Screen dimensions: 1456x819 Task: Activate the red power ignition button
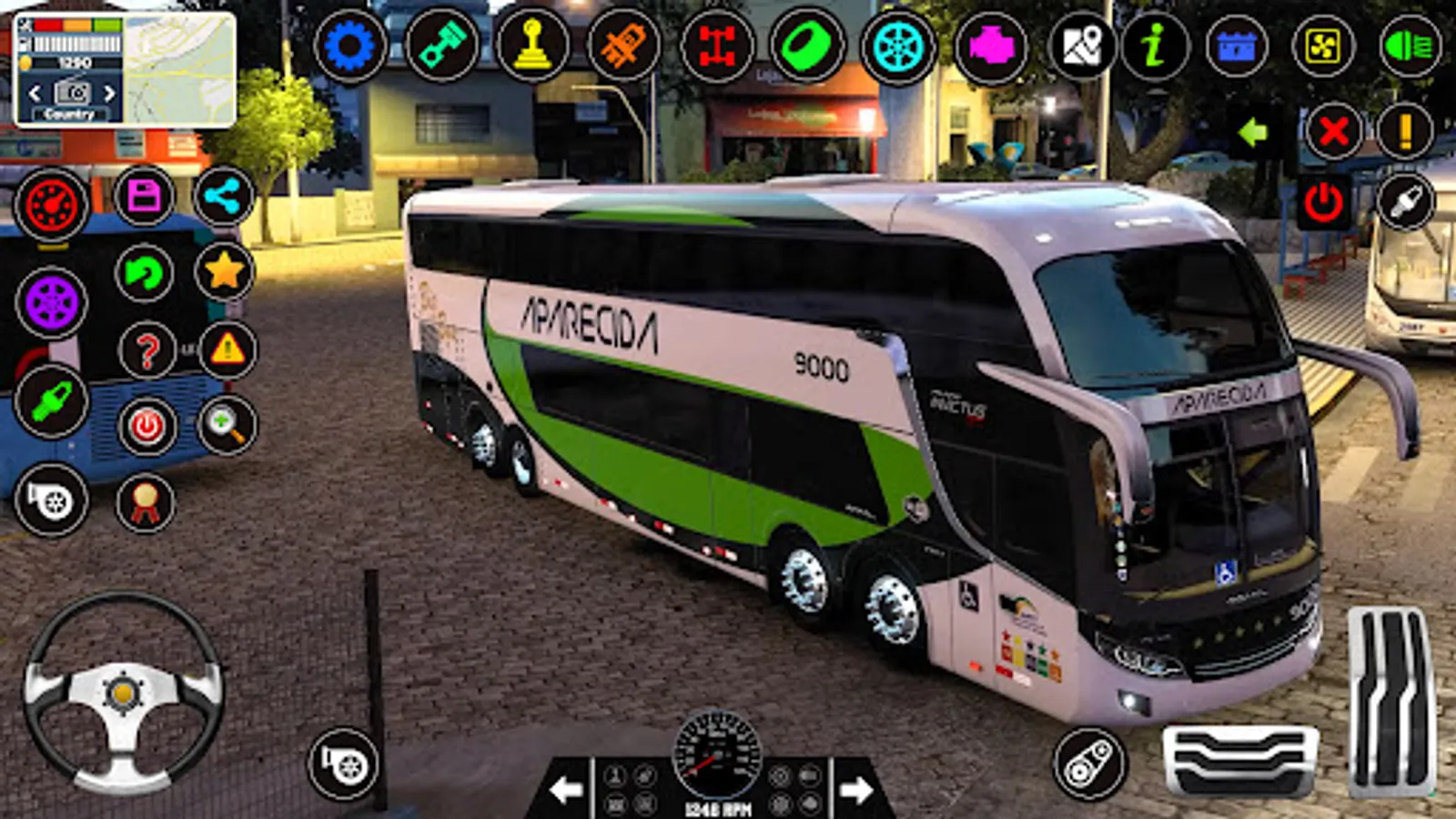[x=1322, y=202]
